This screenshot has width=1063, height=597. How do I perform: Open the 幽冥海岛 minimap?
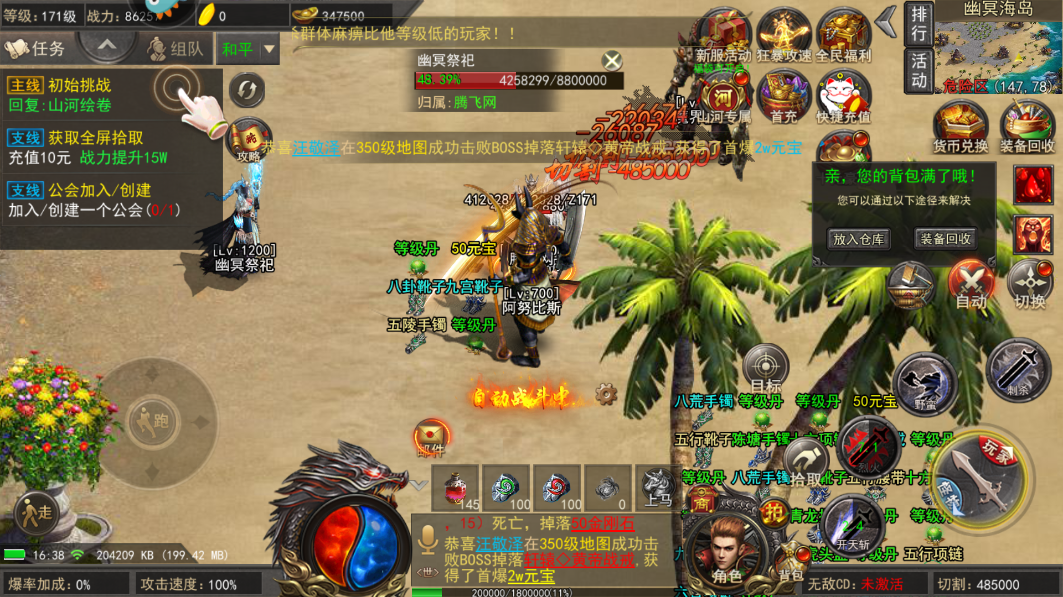pos(998,50)
